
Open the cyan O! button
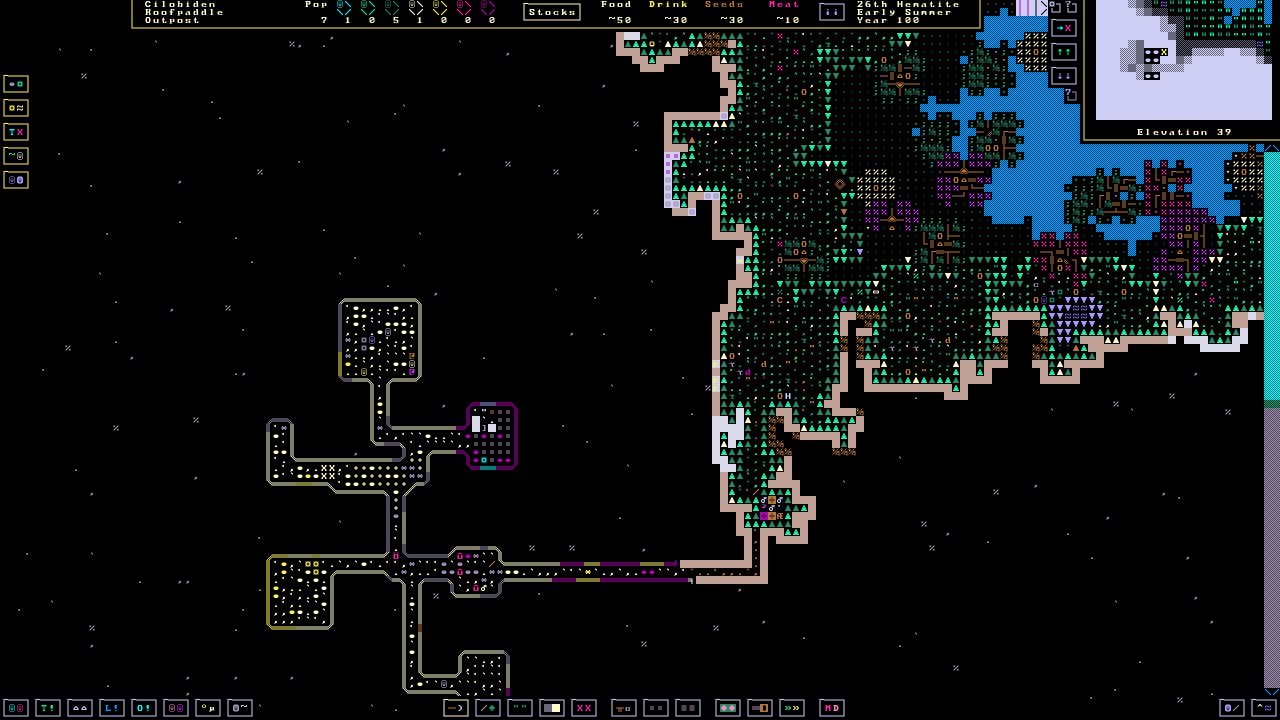(144, 708)
